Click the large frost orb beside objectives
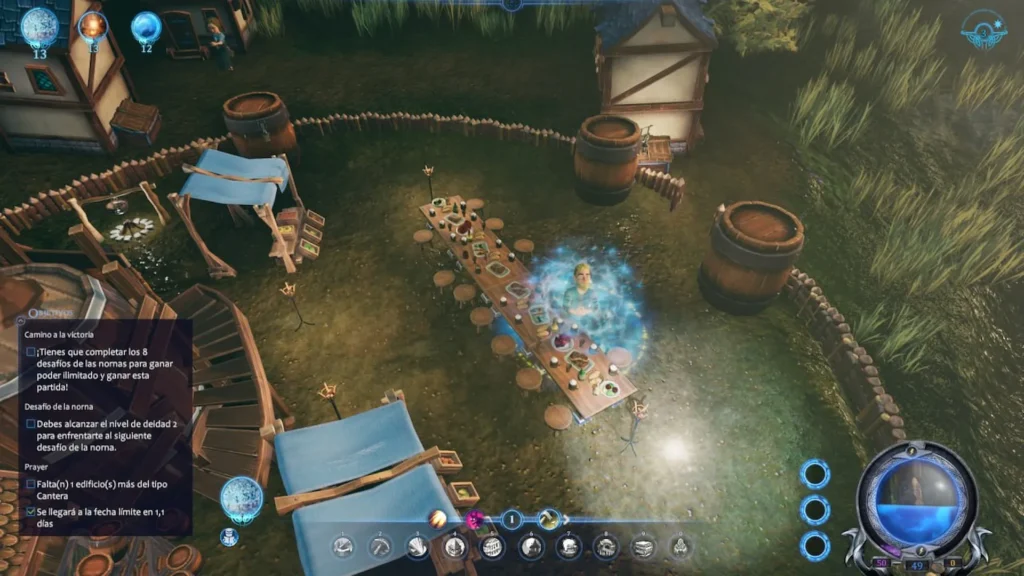Image resolution: width=1024 pixels, height=576 pixels. tap(241, 497)
